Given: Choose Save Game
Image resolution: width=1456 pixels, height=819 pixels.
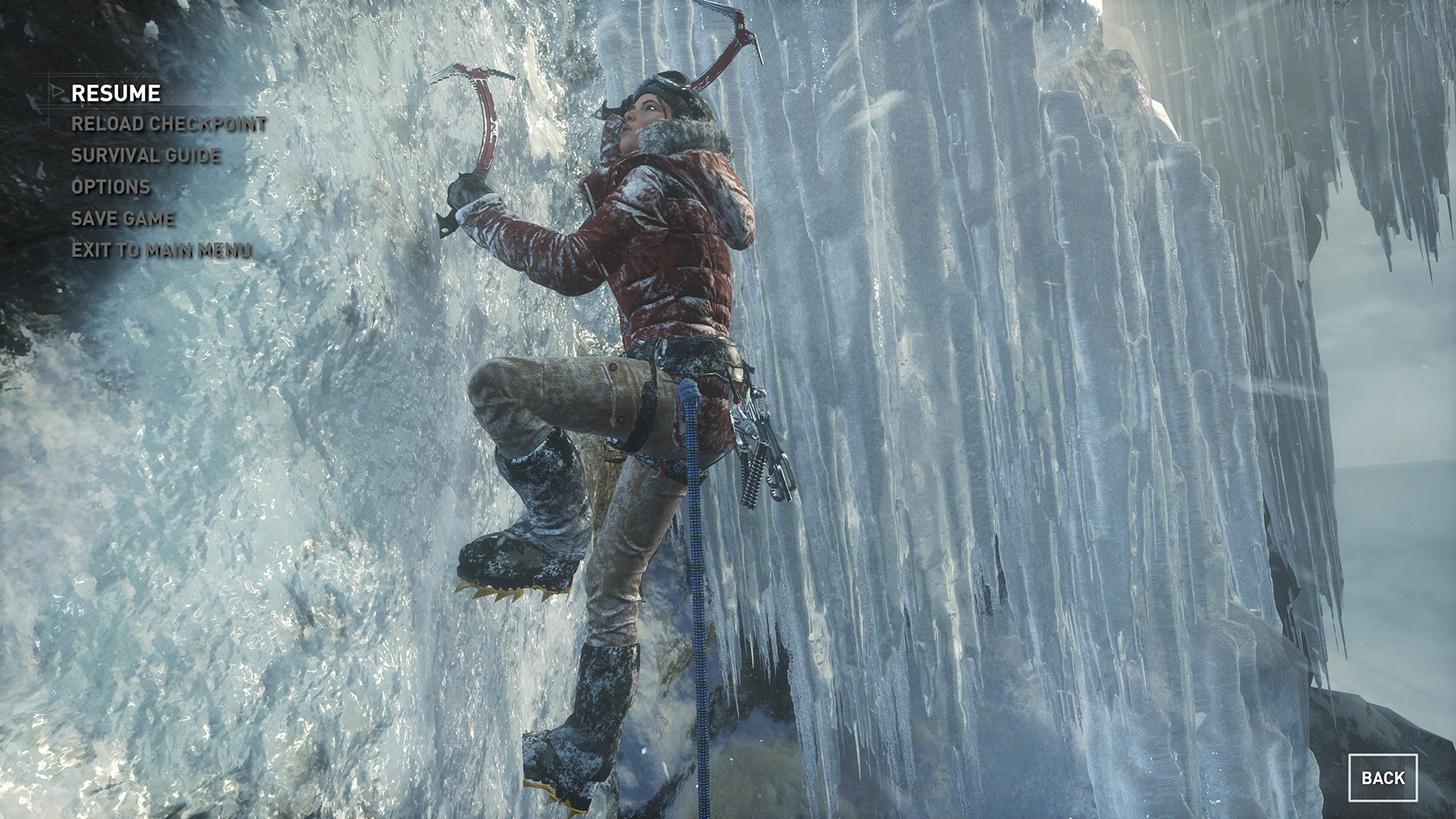Looking at the screenshot, I should (x=123, y=218).
